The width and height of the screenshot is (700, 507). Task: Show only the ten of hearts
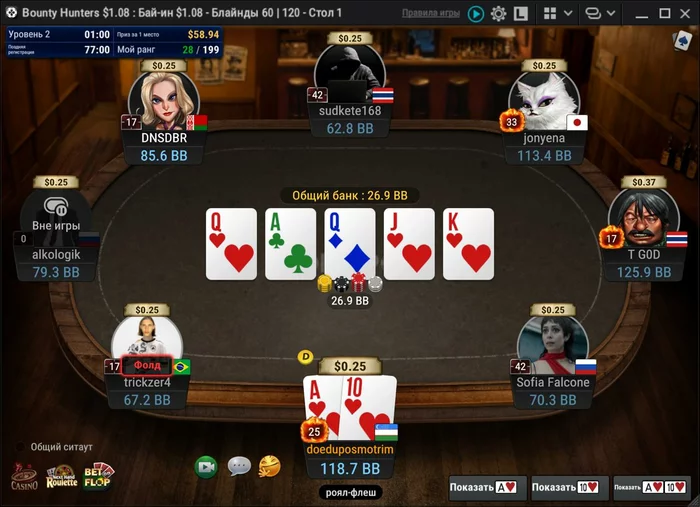[569, 487]
